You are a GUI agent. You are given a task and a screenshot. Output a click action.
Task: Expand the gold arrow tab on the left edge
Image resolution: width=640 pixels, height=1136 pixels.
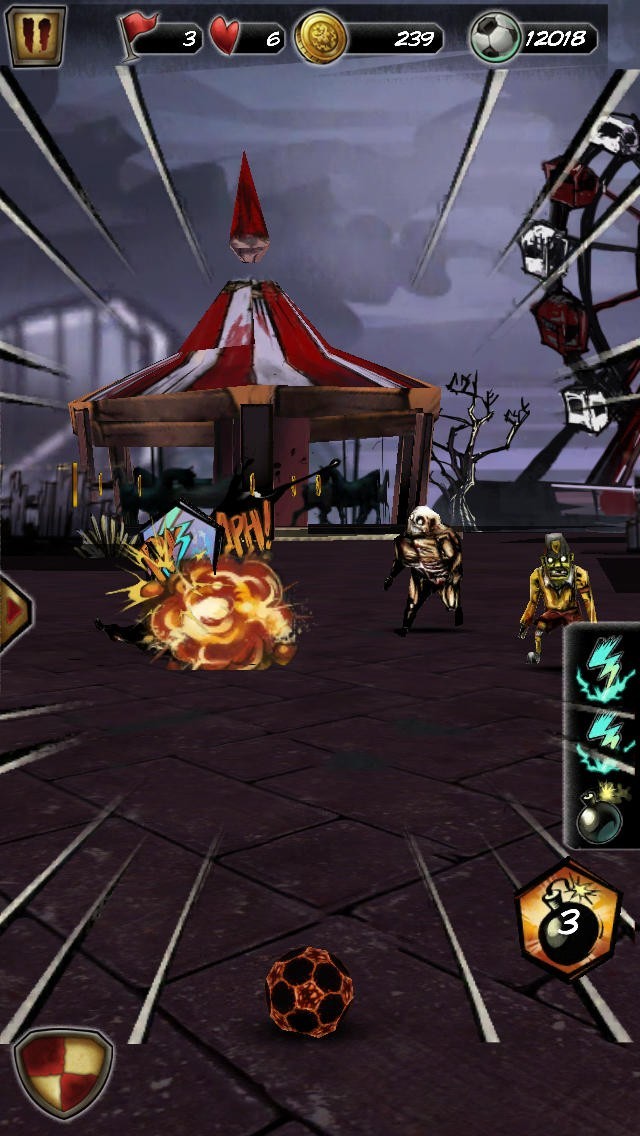point(14,611)
